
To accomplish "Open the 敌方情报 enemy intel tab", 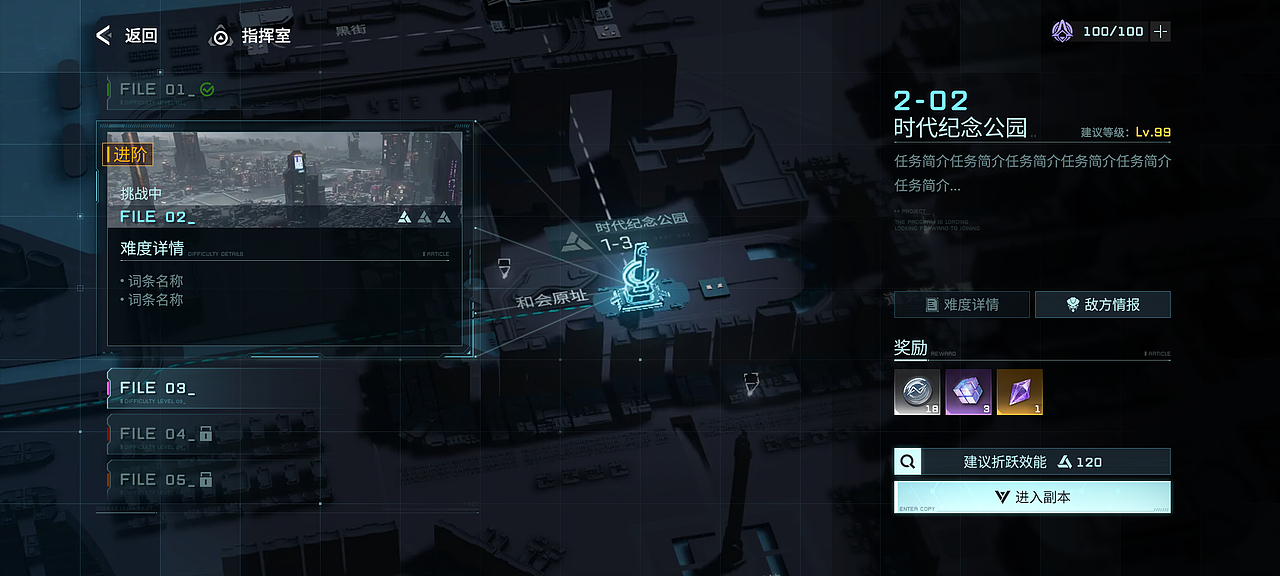I will pyautogui.click(x=1102, y=305).
